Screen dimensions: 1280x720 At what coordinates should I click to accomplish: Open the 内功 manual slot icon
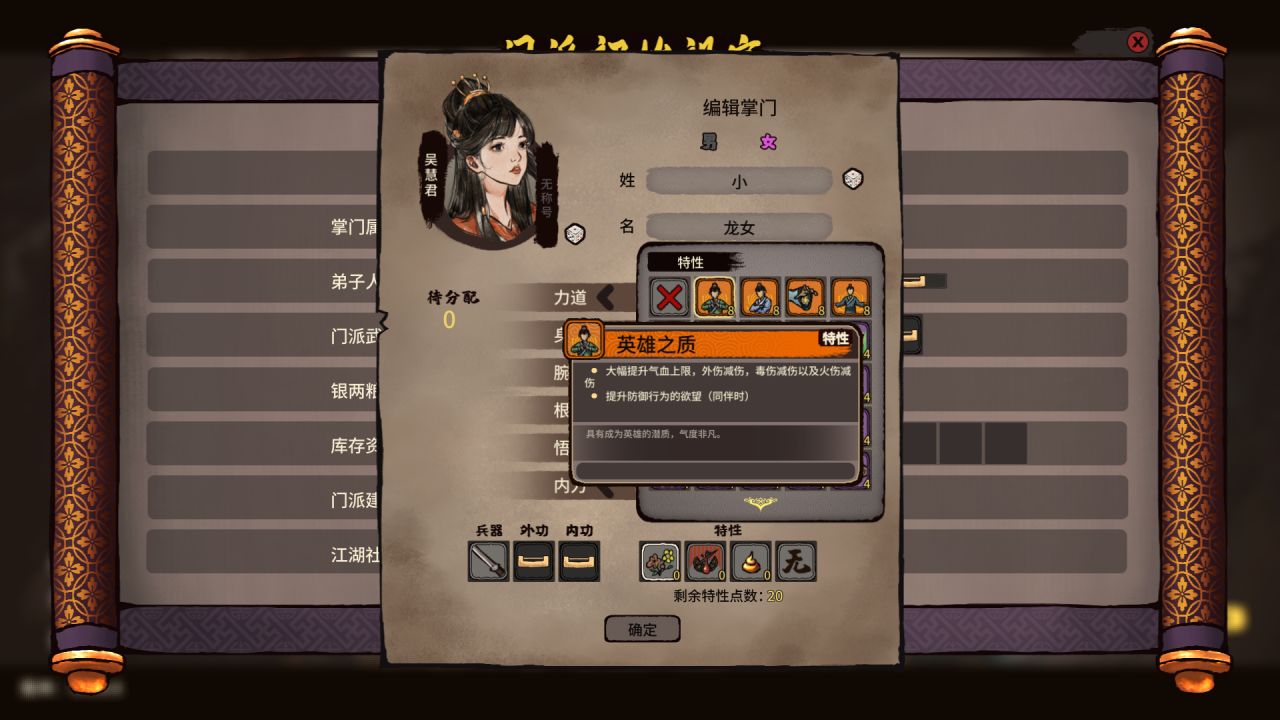pyautogui.click(x=581, y=561)
